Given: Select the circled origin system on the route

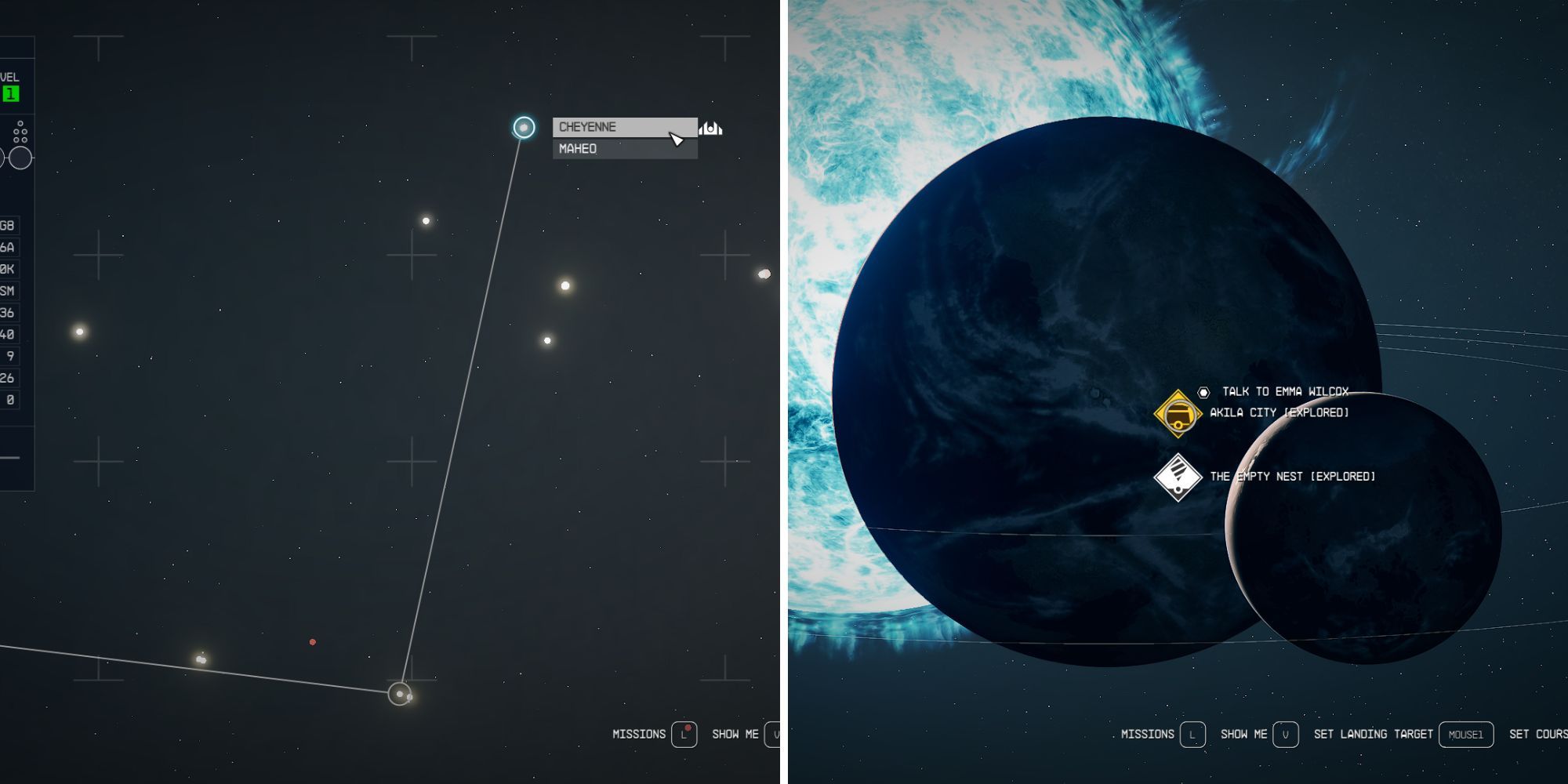Looking at the screenshot, I should [x=400, y=694].
